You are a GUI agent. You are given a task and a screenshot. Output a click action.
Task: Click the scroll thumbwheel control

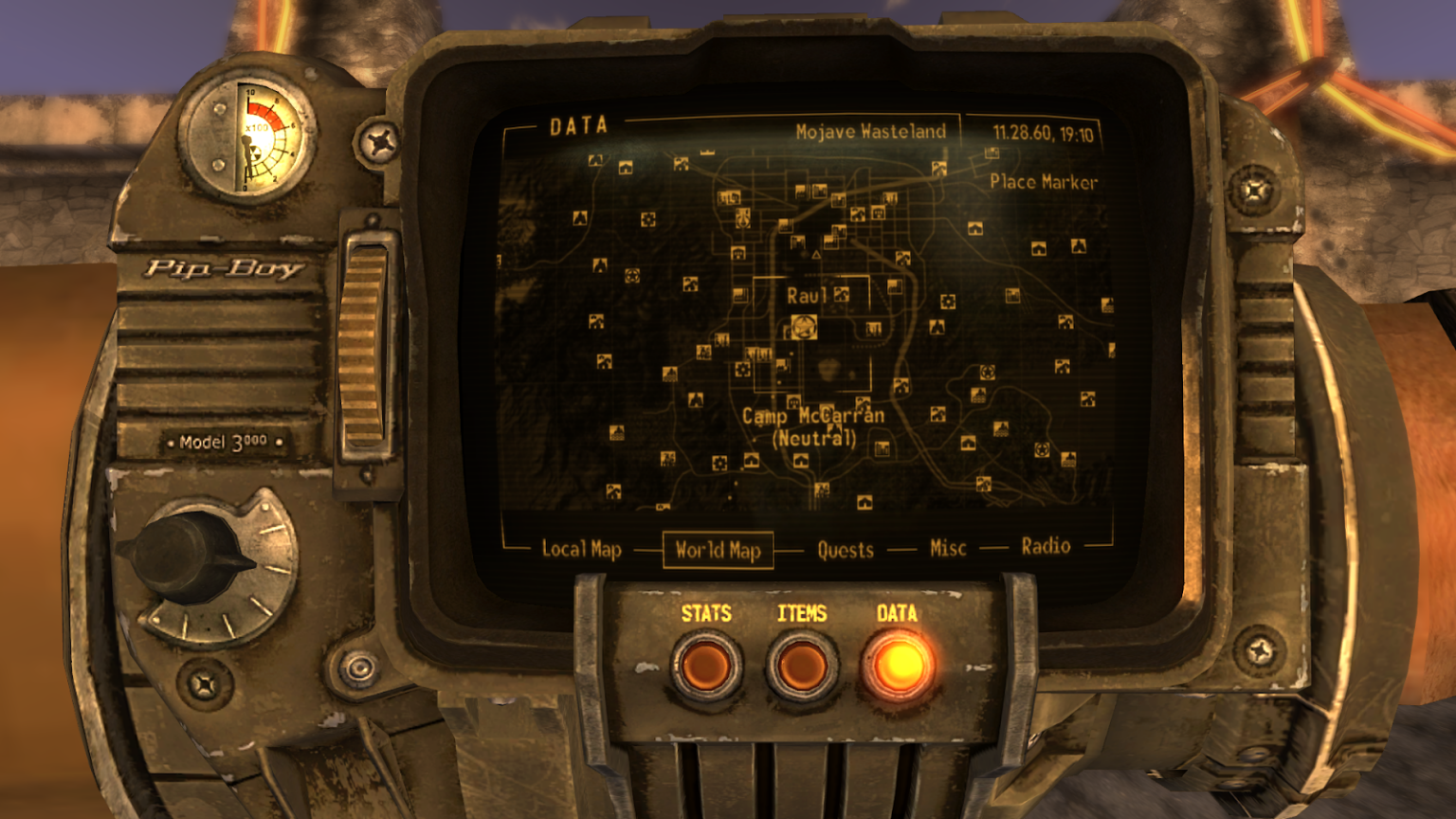click(x=365, y=351)
